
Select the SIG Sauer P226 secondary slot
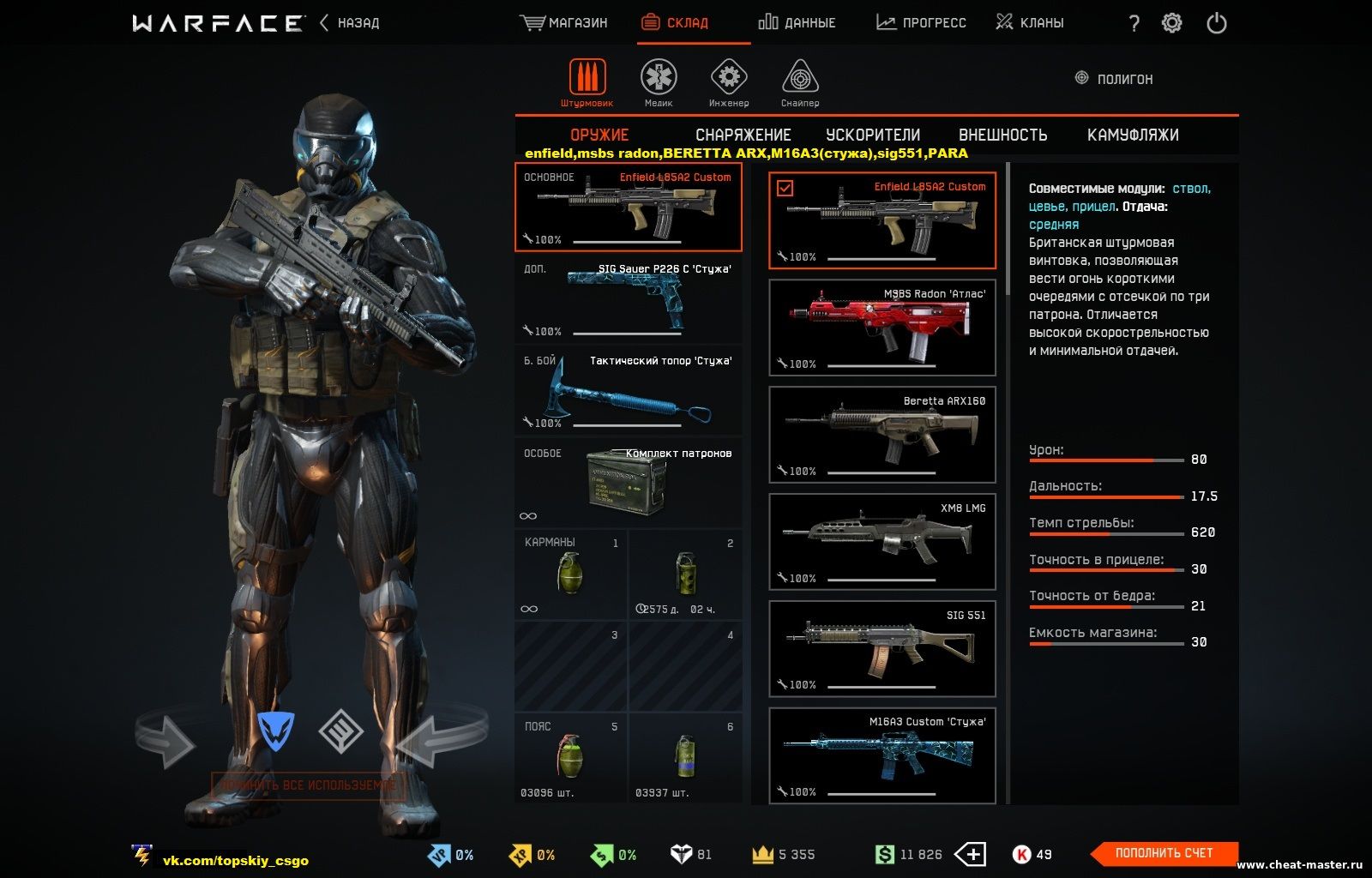pos(629,299)
